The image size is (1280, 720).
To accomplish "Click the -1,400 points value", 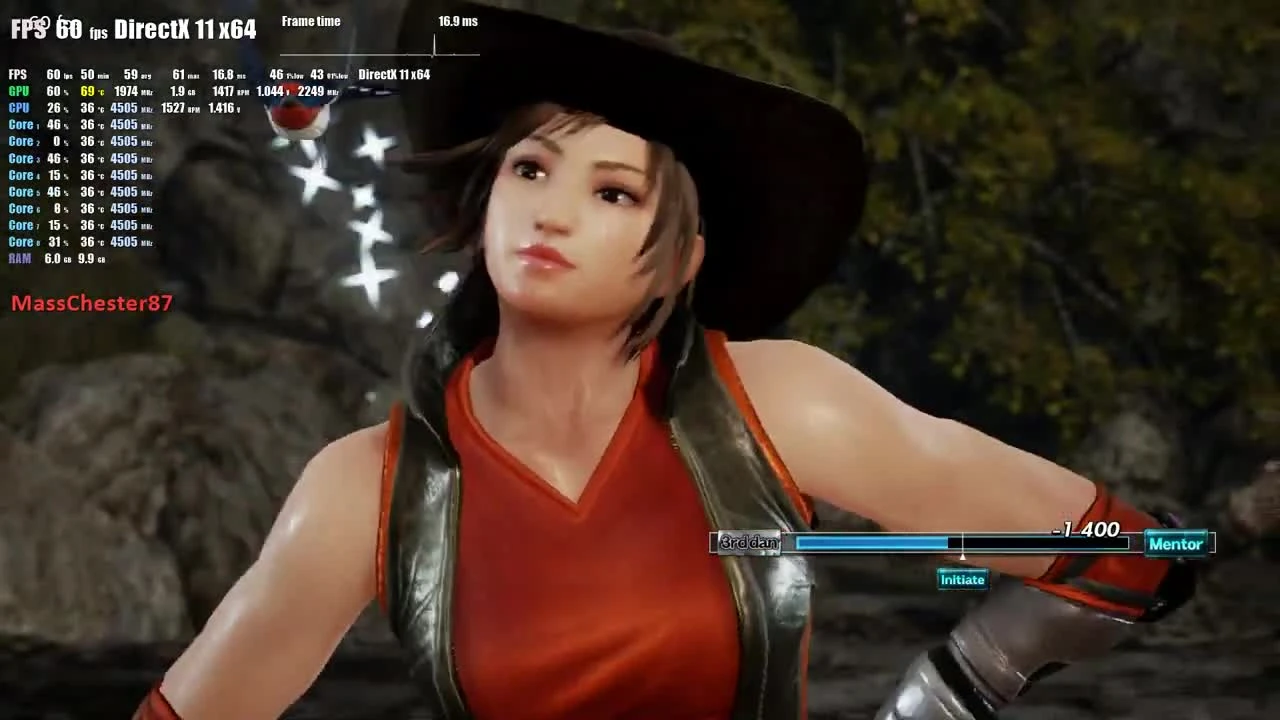I will tap(1086, 530).
